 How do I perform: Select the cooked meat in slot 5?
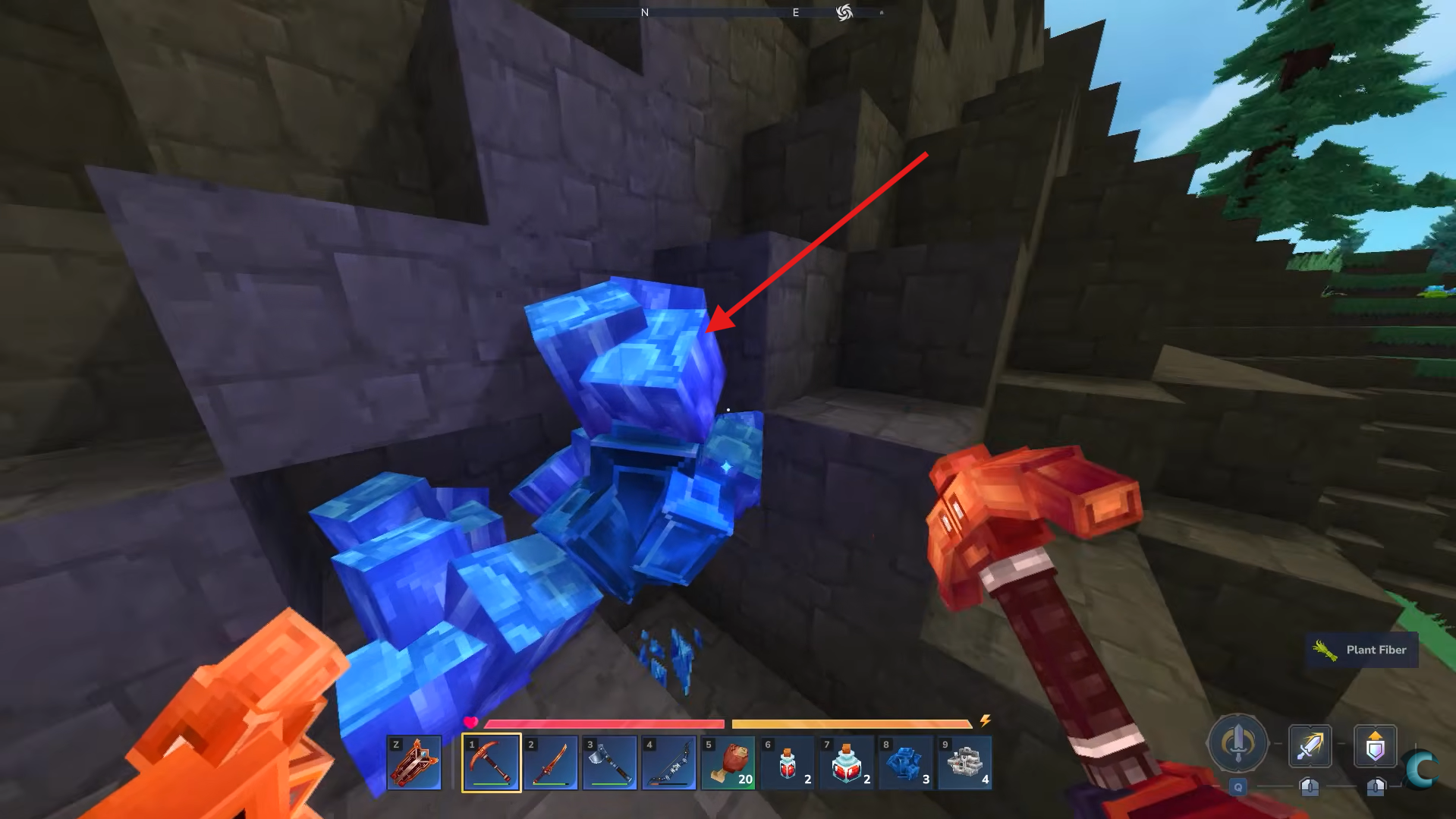click(x=728, y=762)
